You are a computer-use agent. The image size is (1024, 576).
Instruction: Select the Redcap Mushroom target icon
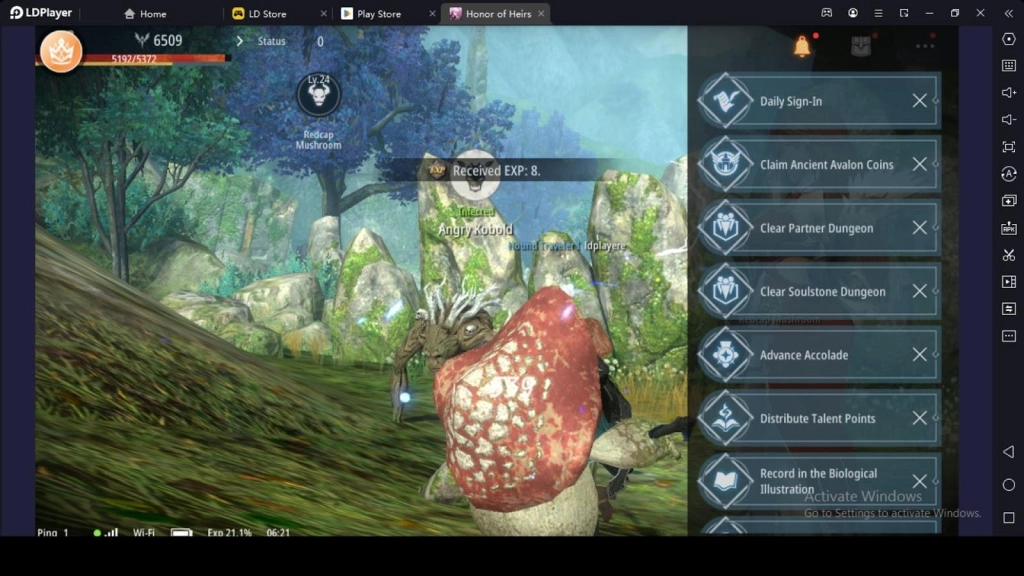click(319, 96)
